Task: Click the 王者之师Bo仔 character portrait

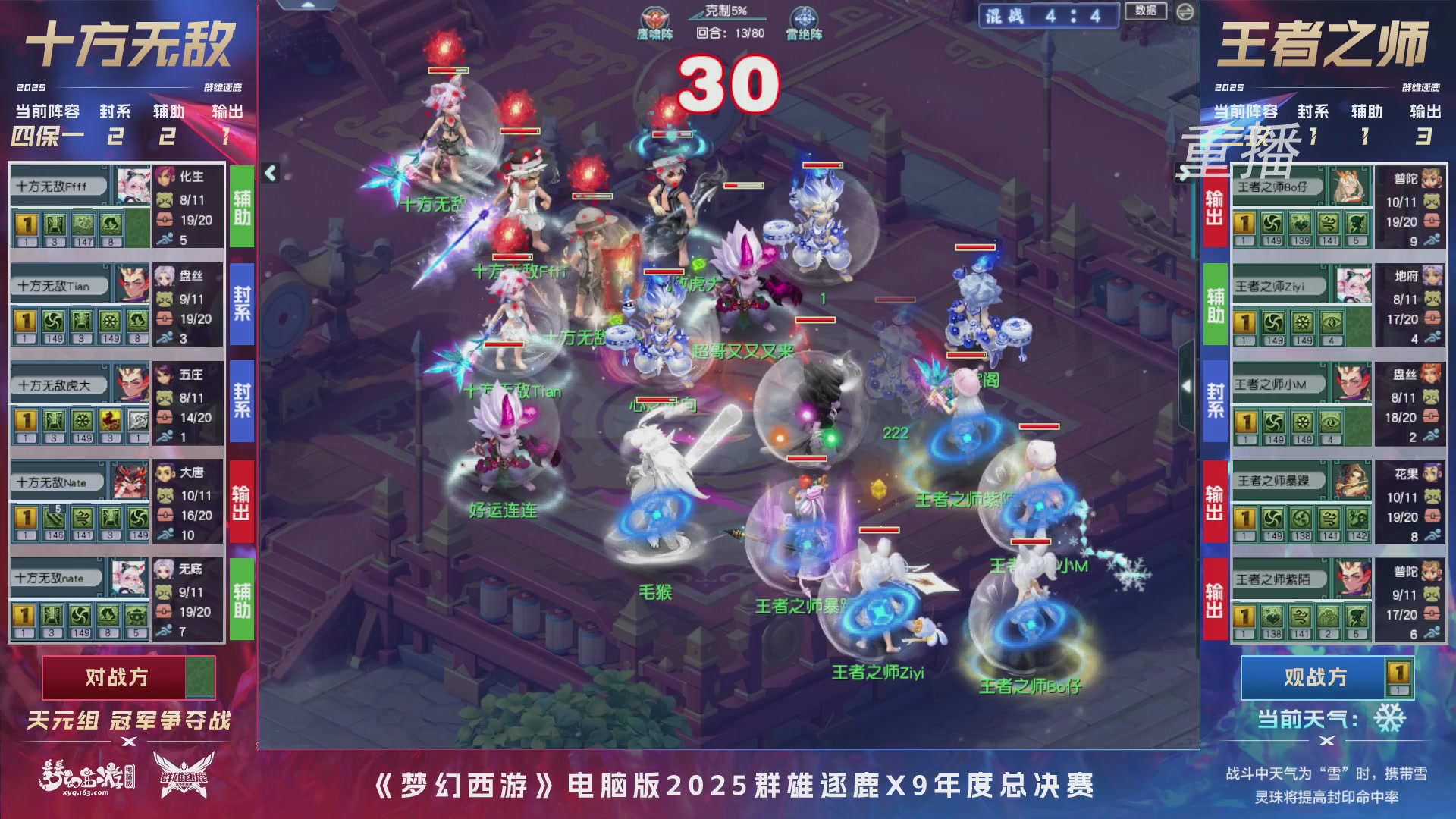Action: point(1350,187)
